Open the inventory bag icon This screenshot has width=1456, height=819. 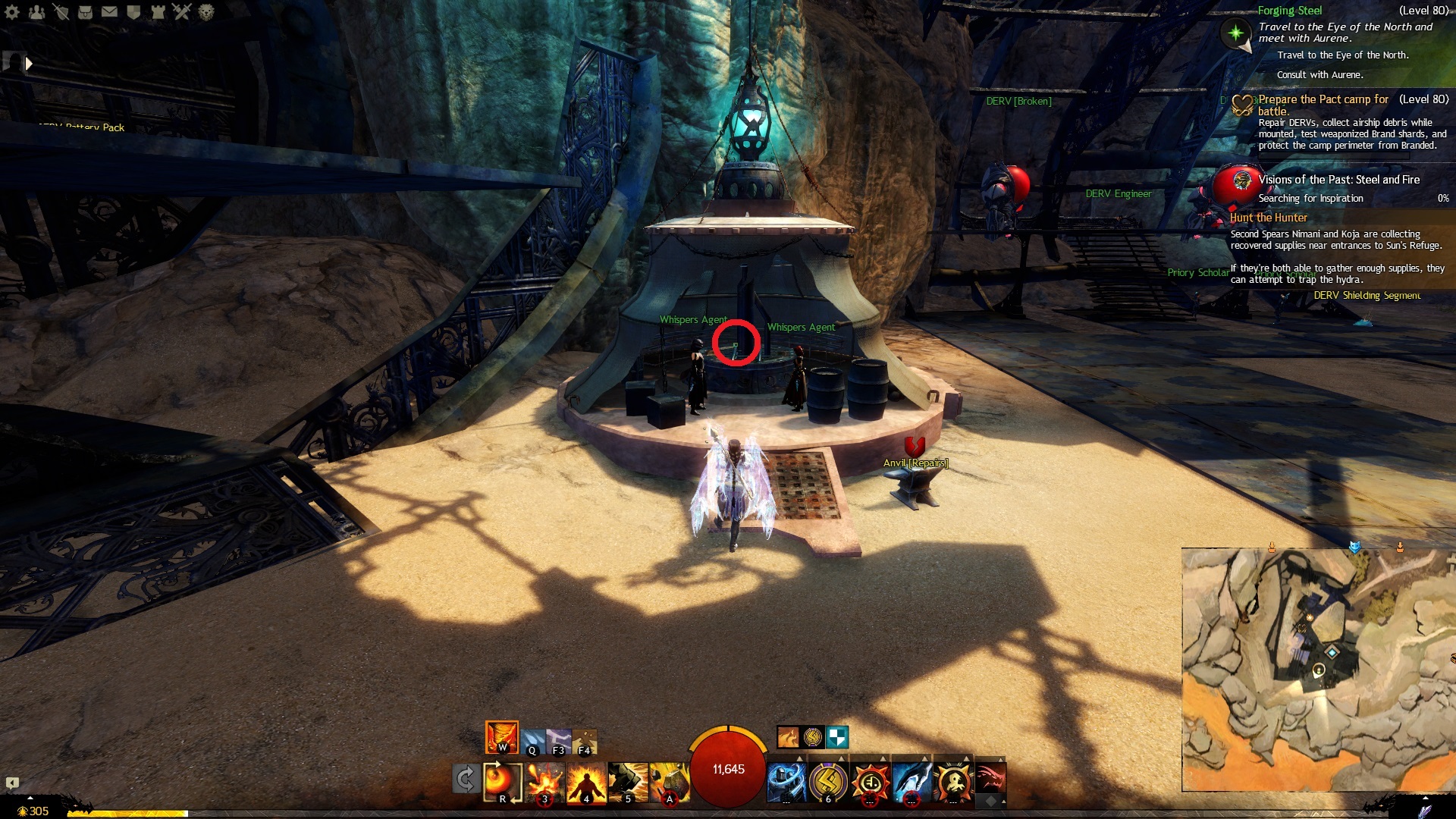[85, 12]
